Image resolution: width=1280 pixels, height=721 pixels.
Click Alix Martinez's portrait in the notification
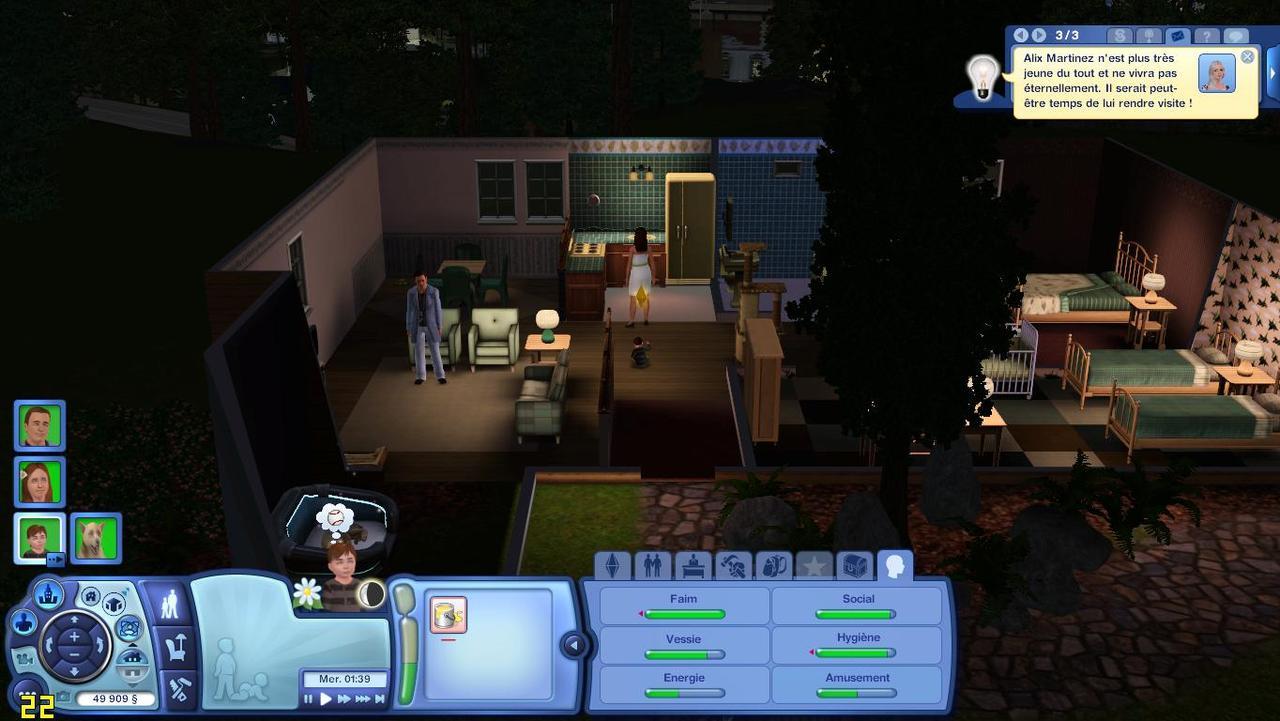(1216, 74)
